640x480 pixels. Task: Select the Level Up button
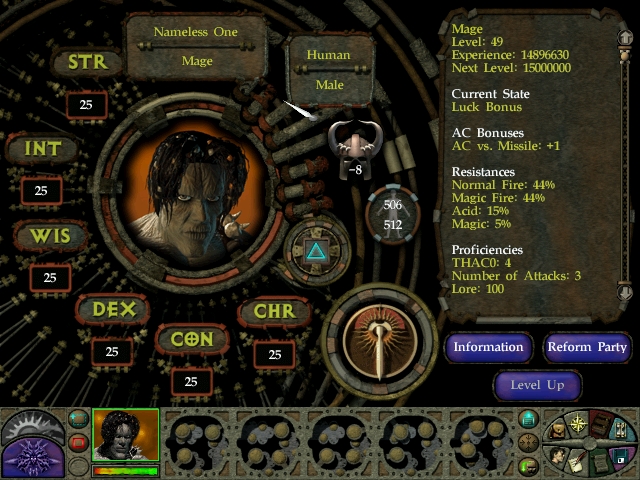click(x=537, y=385)
